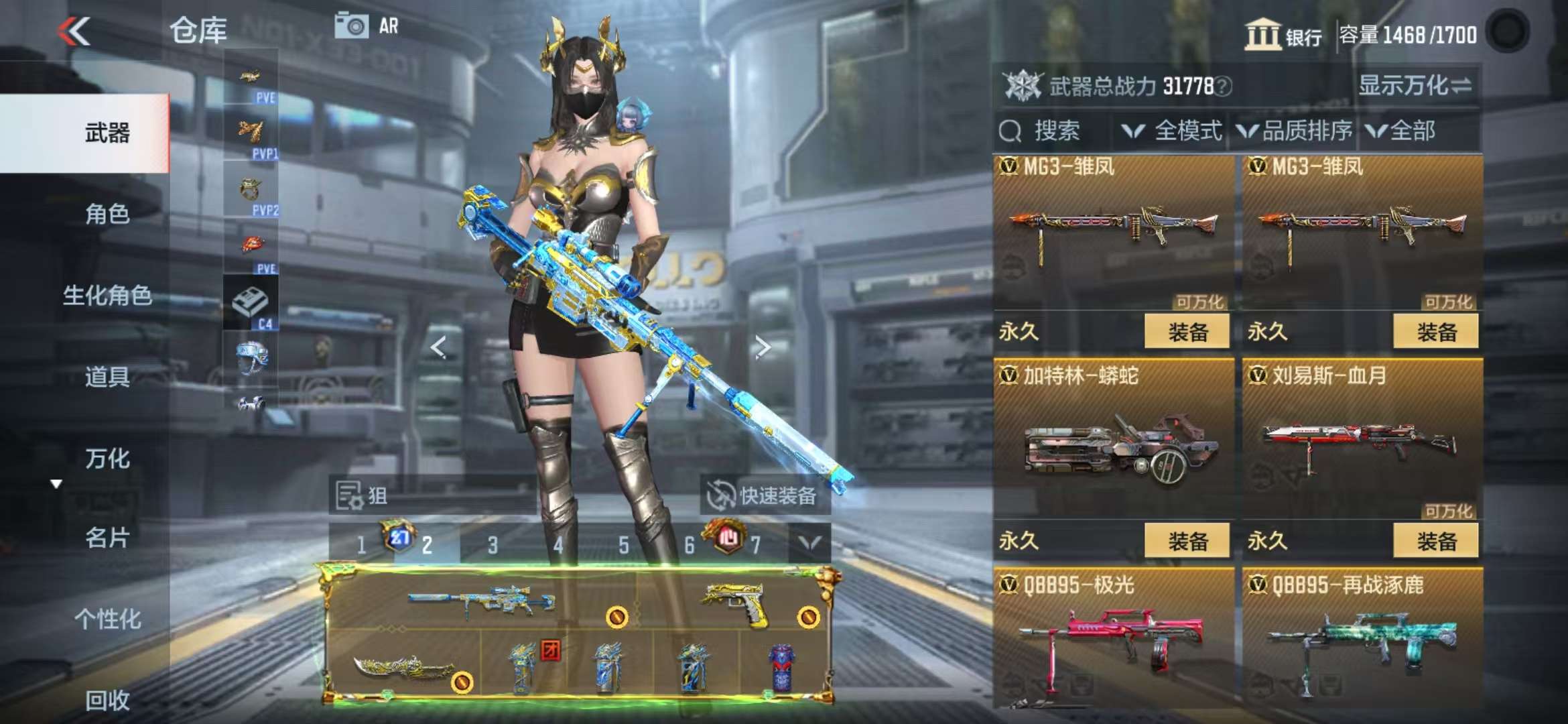Image resolution: width=1568 pixels, height=724 pixels.
Task: Click the 快速装备 quick equip button
Action: [764, 496]
